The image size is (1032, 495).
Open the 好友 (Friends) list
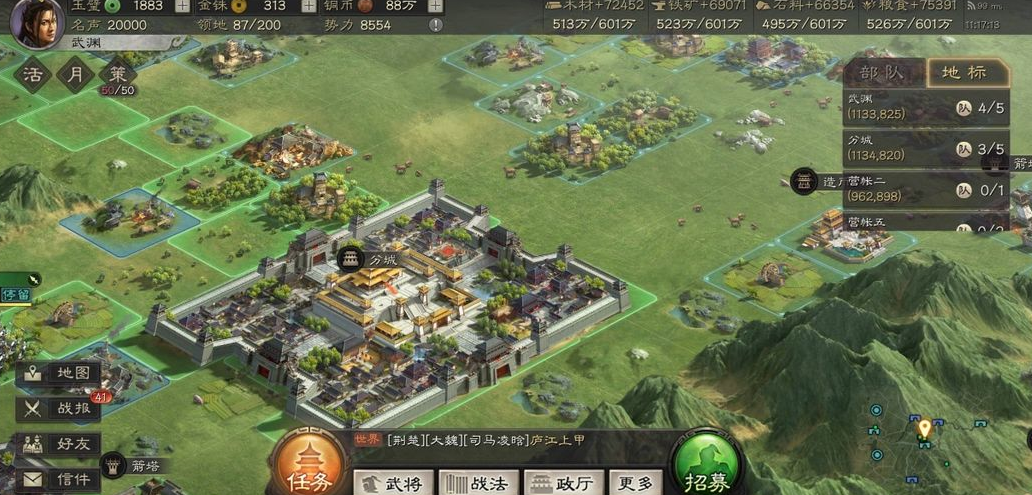click(61, 444)
